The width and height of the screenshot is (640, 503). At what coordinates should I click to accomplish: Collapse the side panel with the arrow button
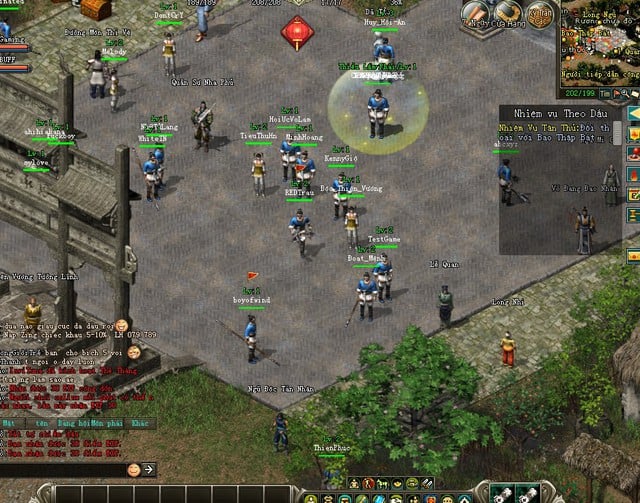click(633, 113)
